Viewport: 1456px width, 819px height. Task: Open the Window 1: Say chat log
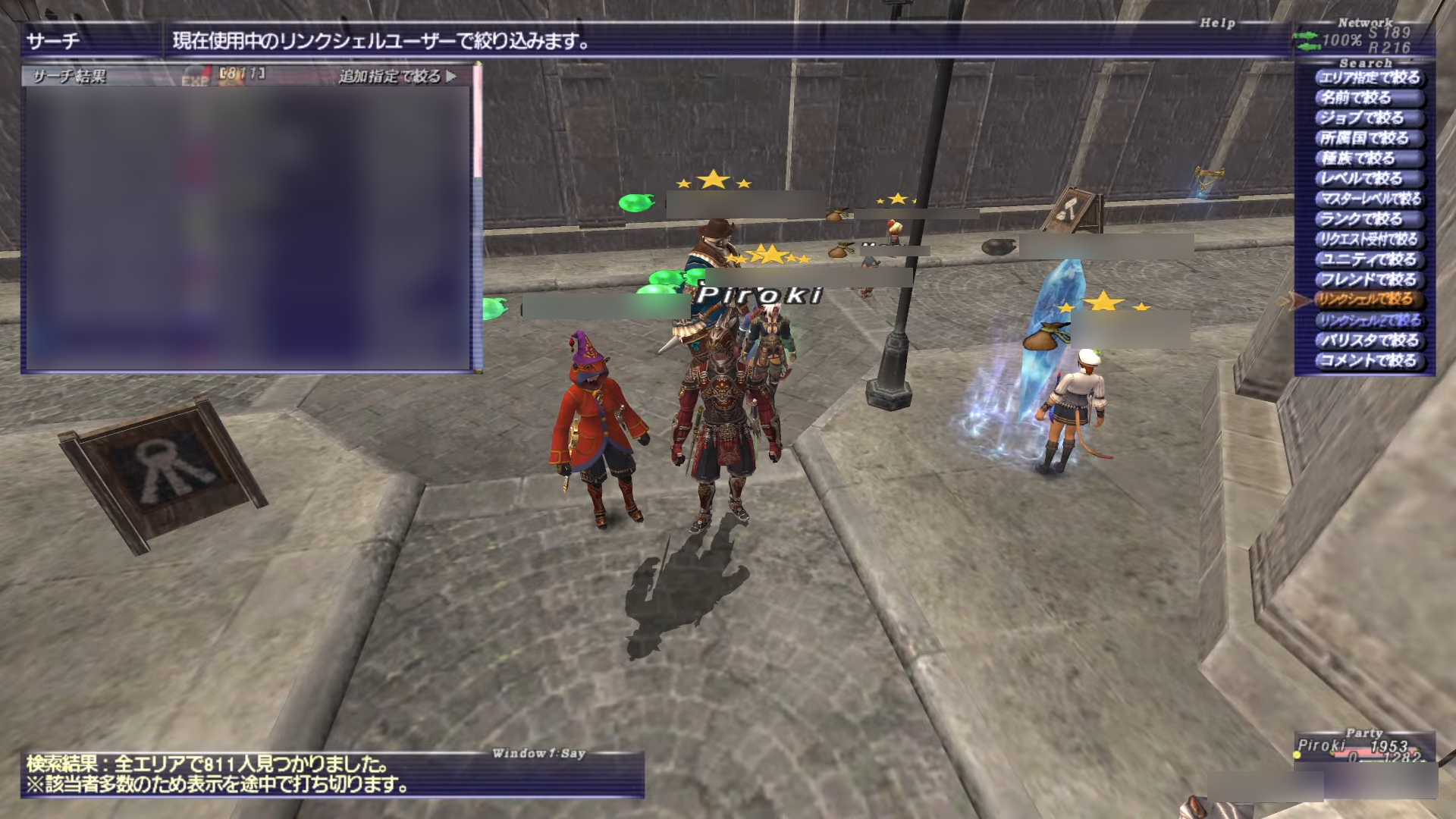point(332,775)
